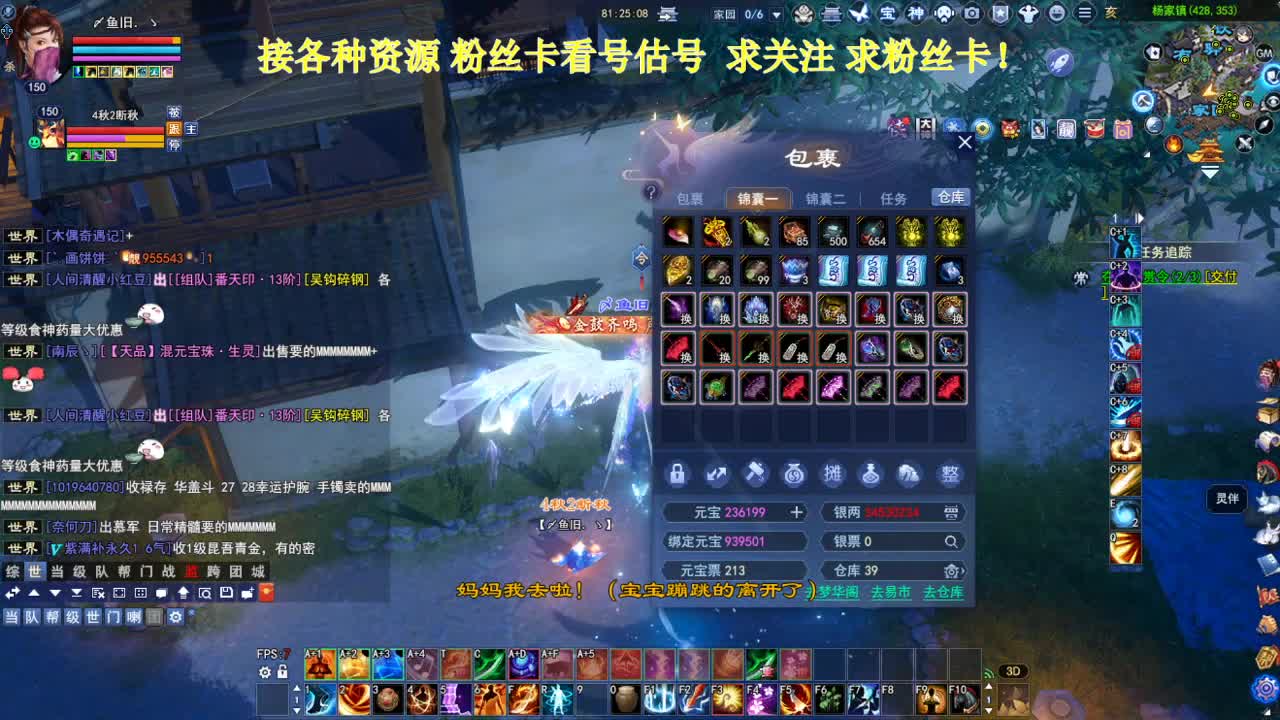Open the 宝 treasure panel icon on top bar
The width and height of the screenshot is (1280, 720).
coord(889,14)
